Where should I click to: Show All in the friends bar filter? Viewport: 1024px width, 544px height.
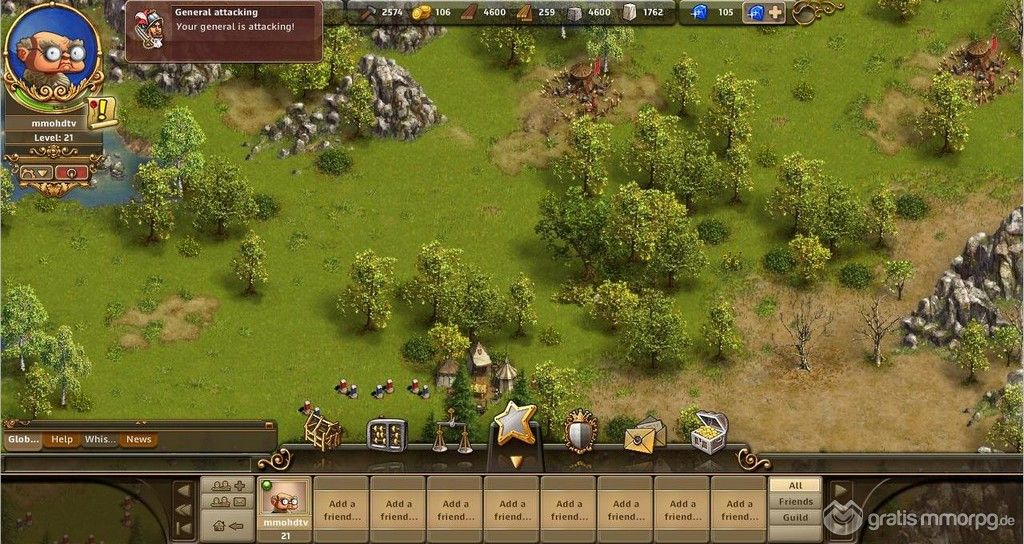click(796, 485)
